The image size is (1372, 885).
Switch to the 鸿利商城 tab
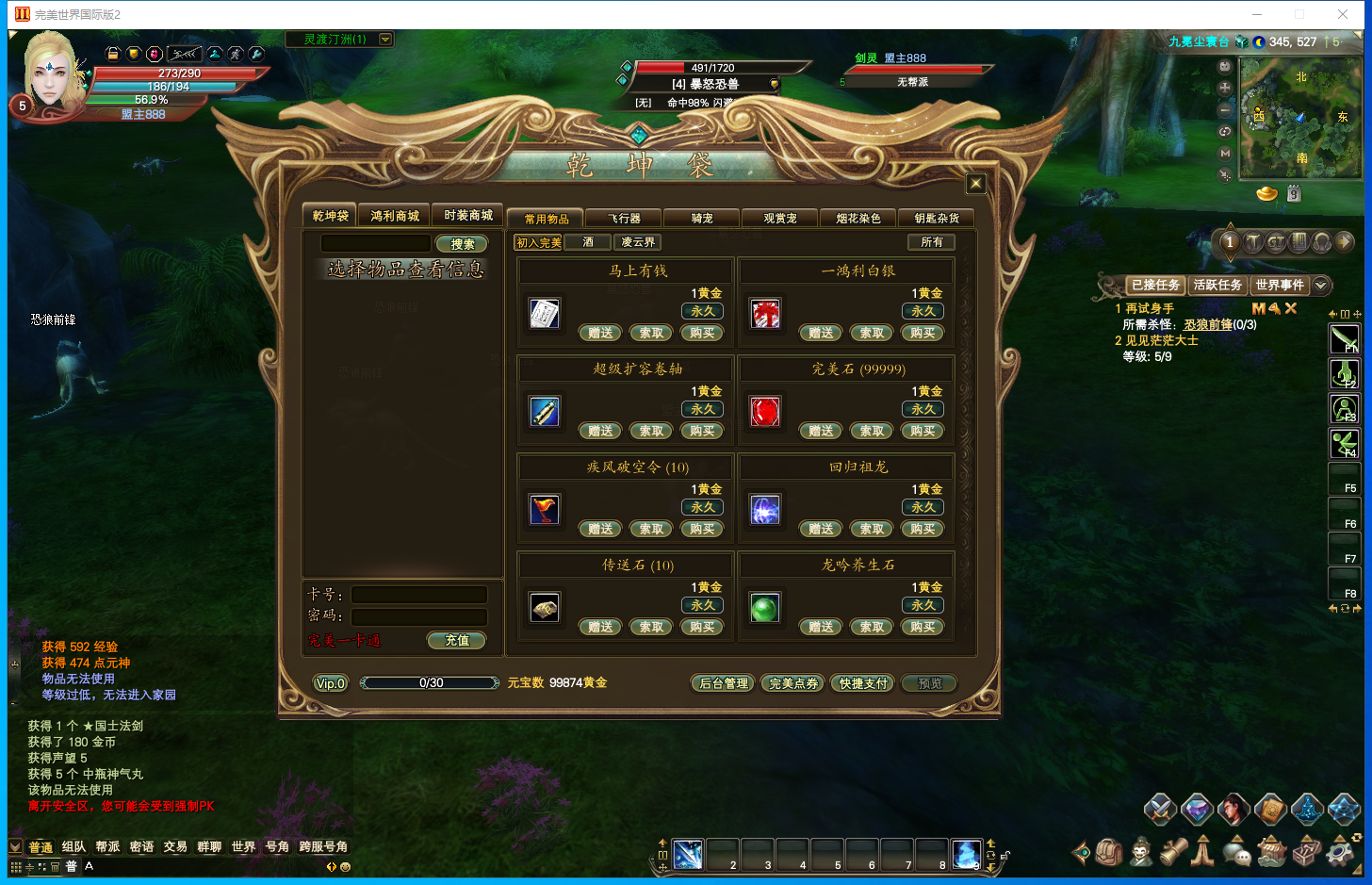click(x=395, y=216)
